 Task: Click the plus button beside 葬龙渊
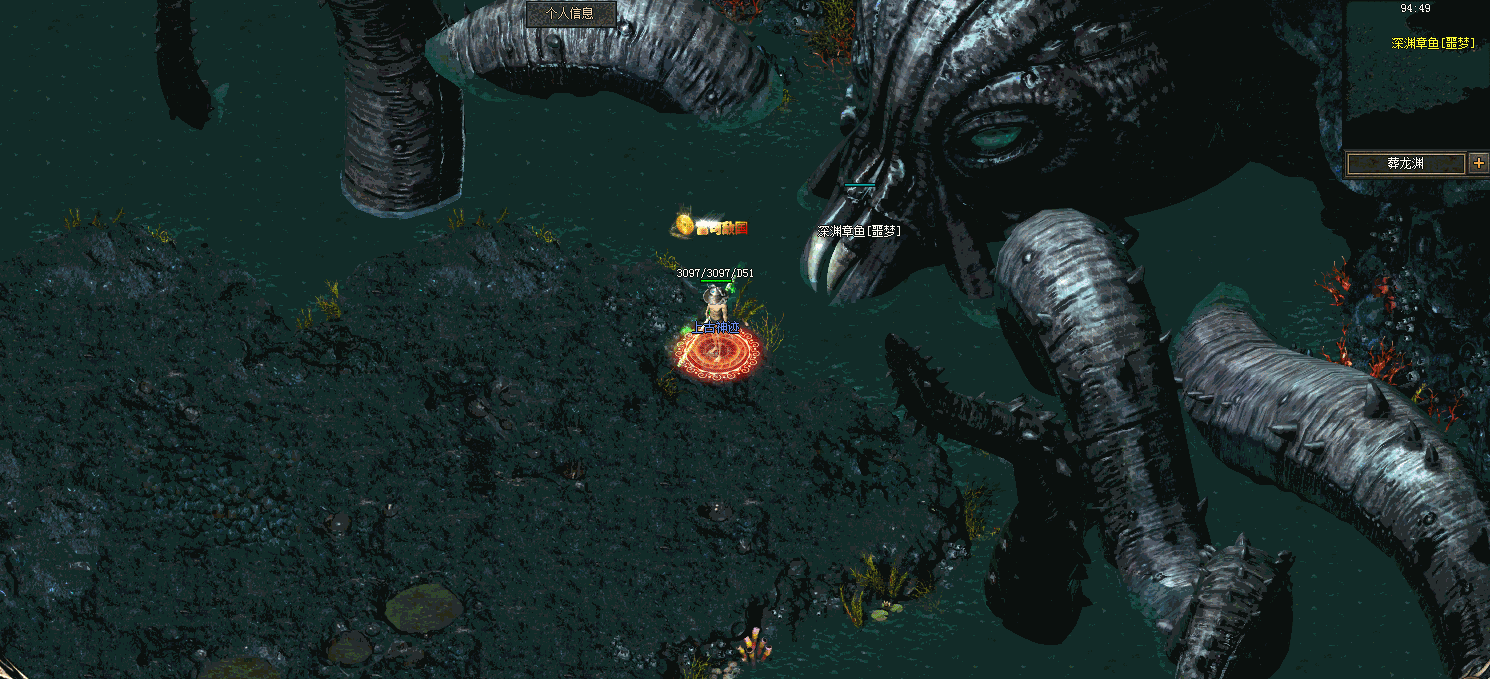coord(1479,163)
